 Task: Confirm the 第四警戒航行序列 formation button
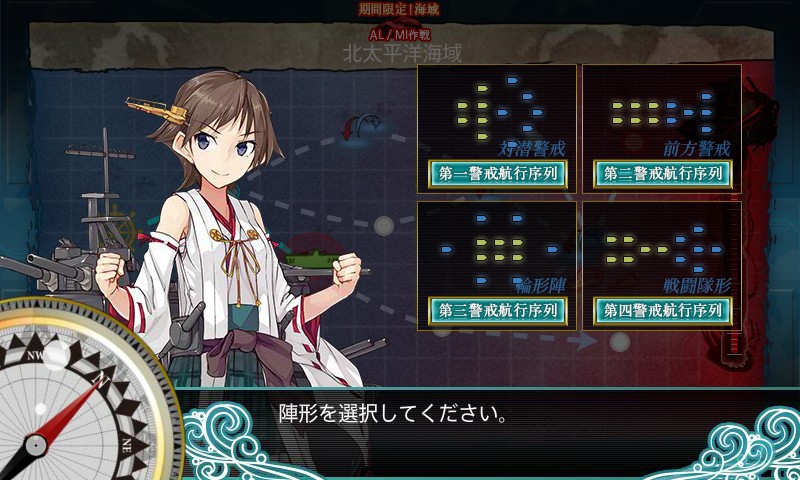coord(662,311)
